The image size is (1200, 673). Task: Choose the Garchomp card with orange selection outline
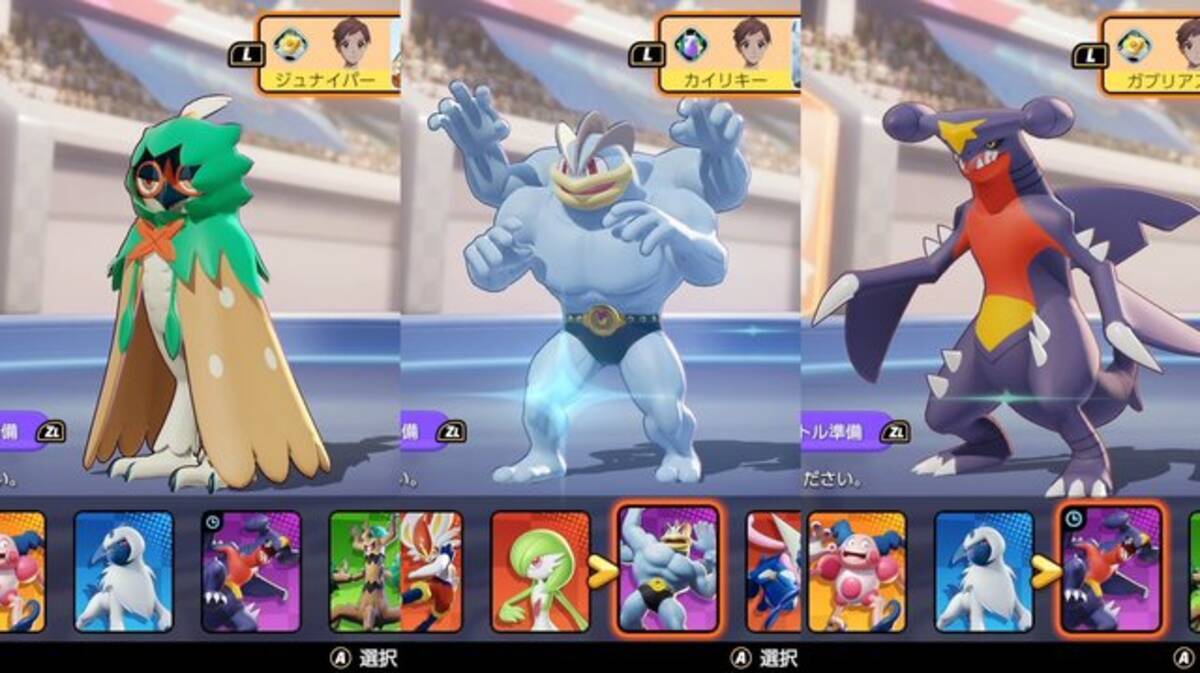tap(1111, 569)
